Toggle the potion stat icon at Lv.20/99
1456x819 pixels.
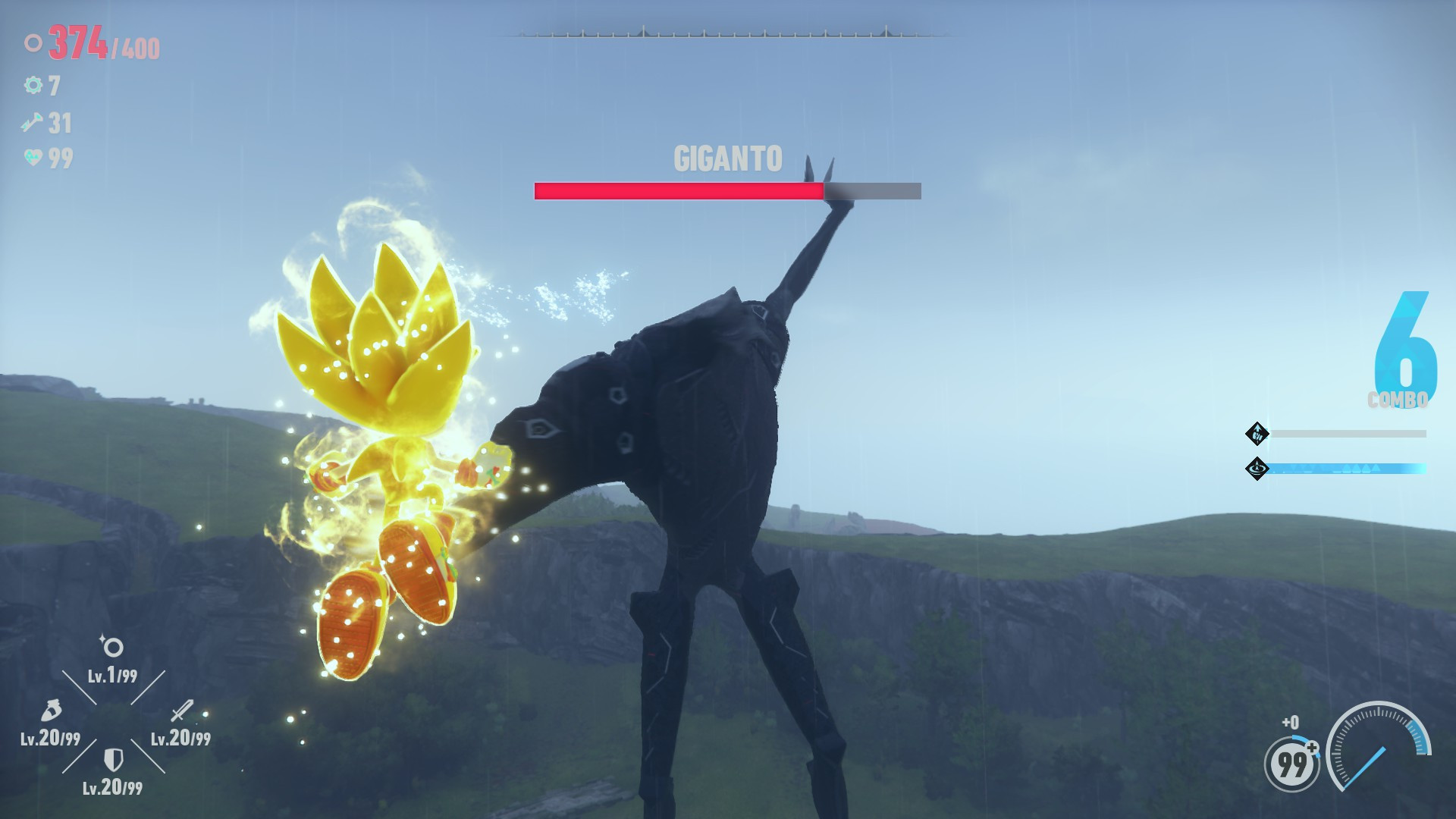click(49, 711)
